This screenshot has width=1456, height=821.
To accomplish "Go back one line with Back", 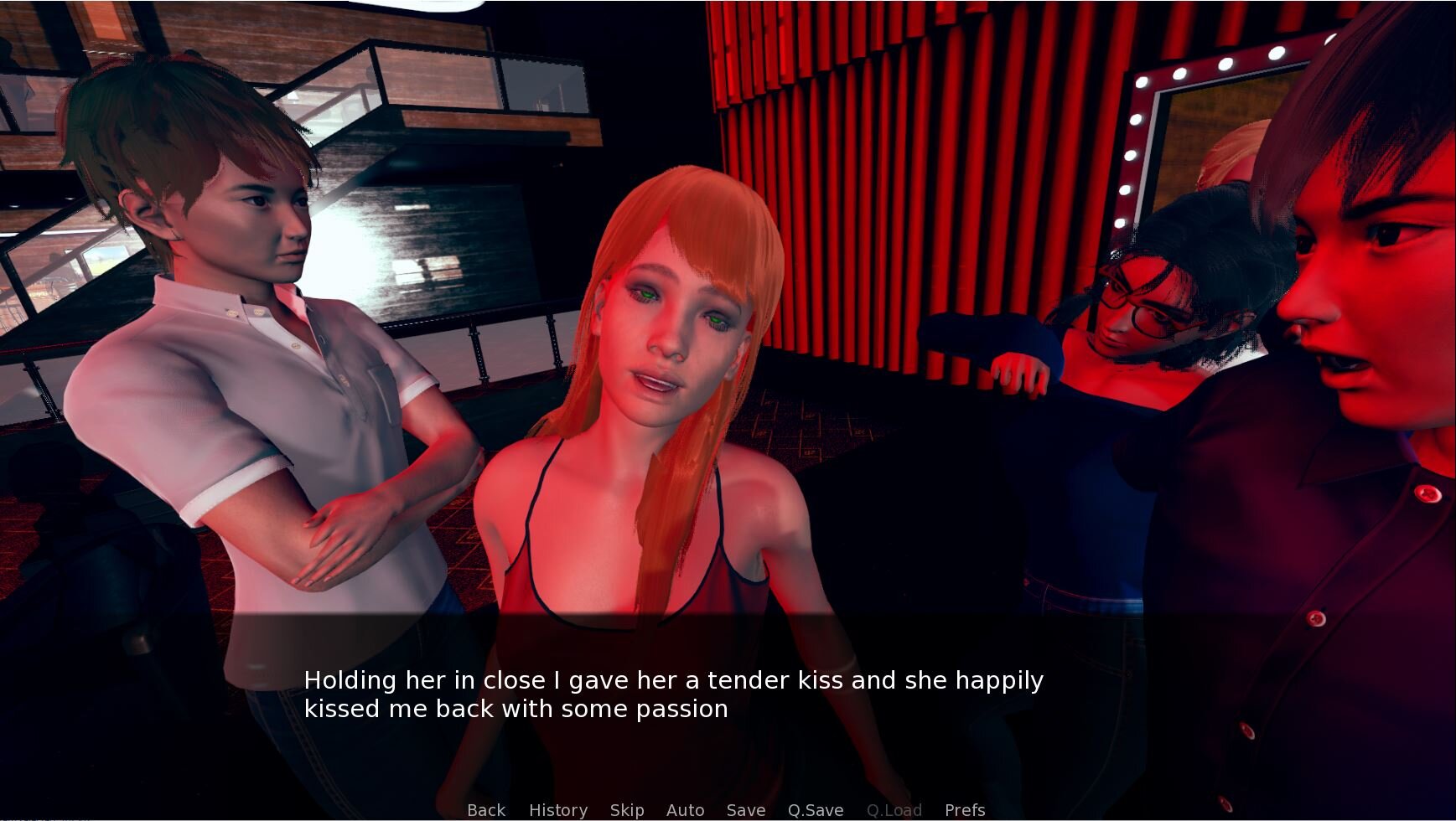I will click(486, 810).
